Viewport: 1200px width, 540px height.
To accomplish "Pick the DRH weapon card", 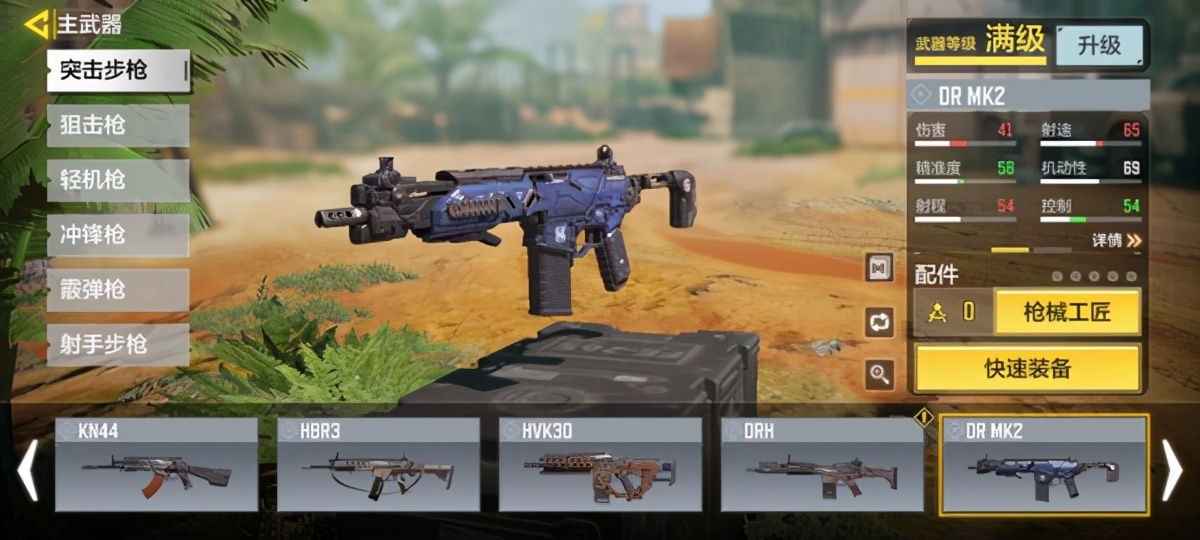I will click(x=822, y=465).
